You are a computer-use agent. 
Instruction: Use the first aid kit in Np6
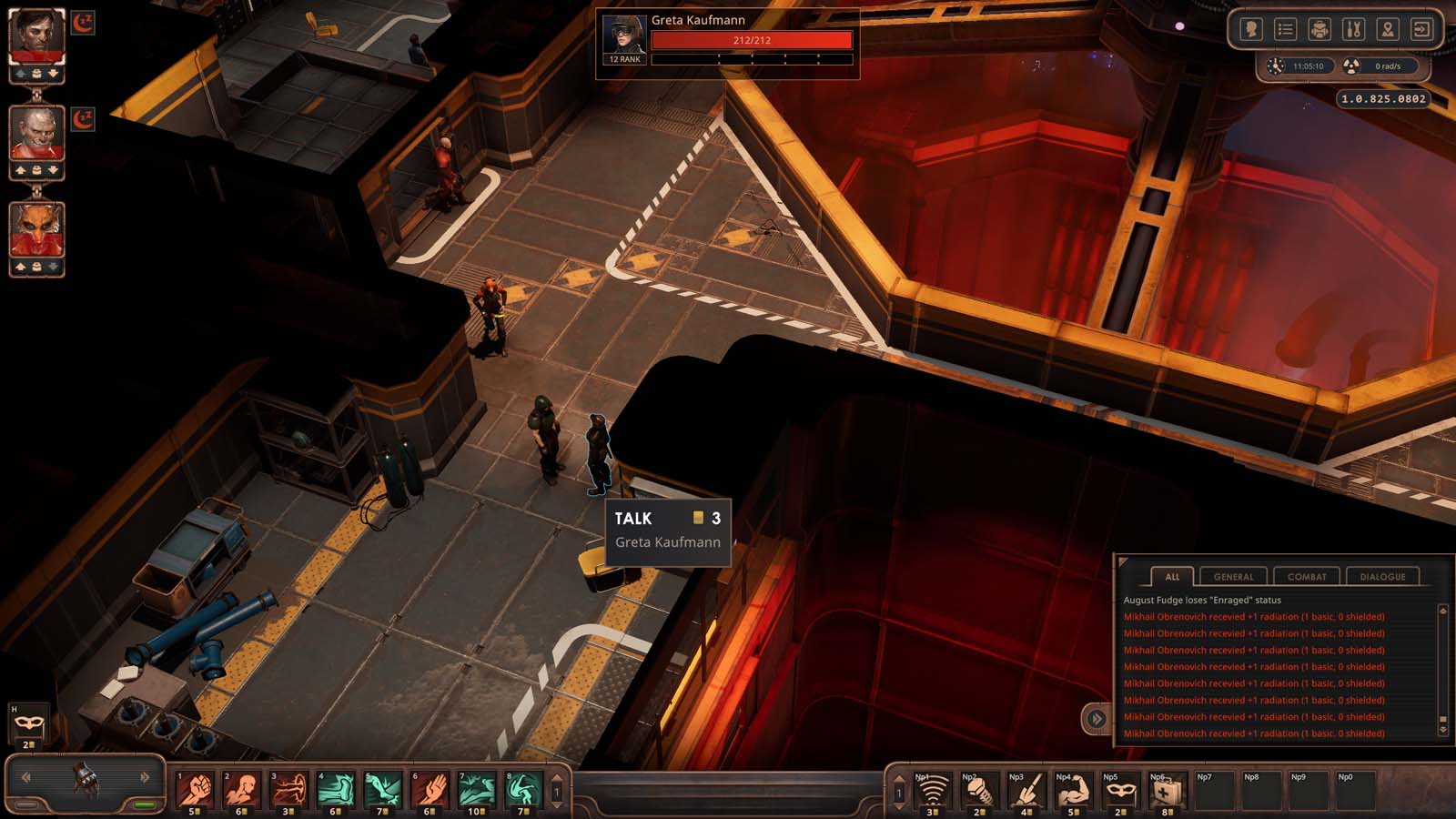click(x=1166, y=792)
